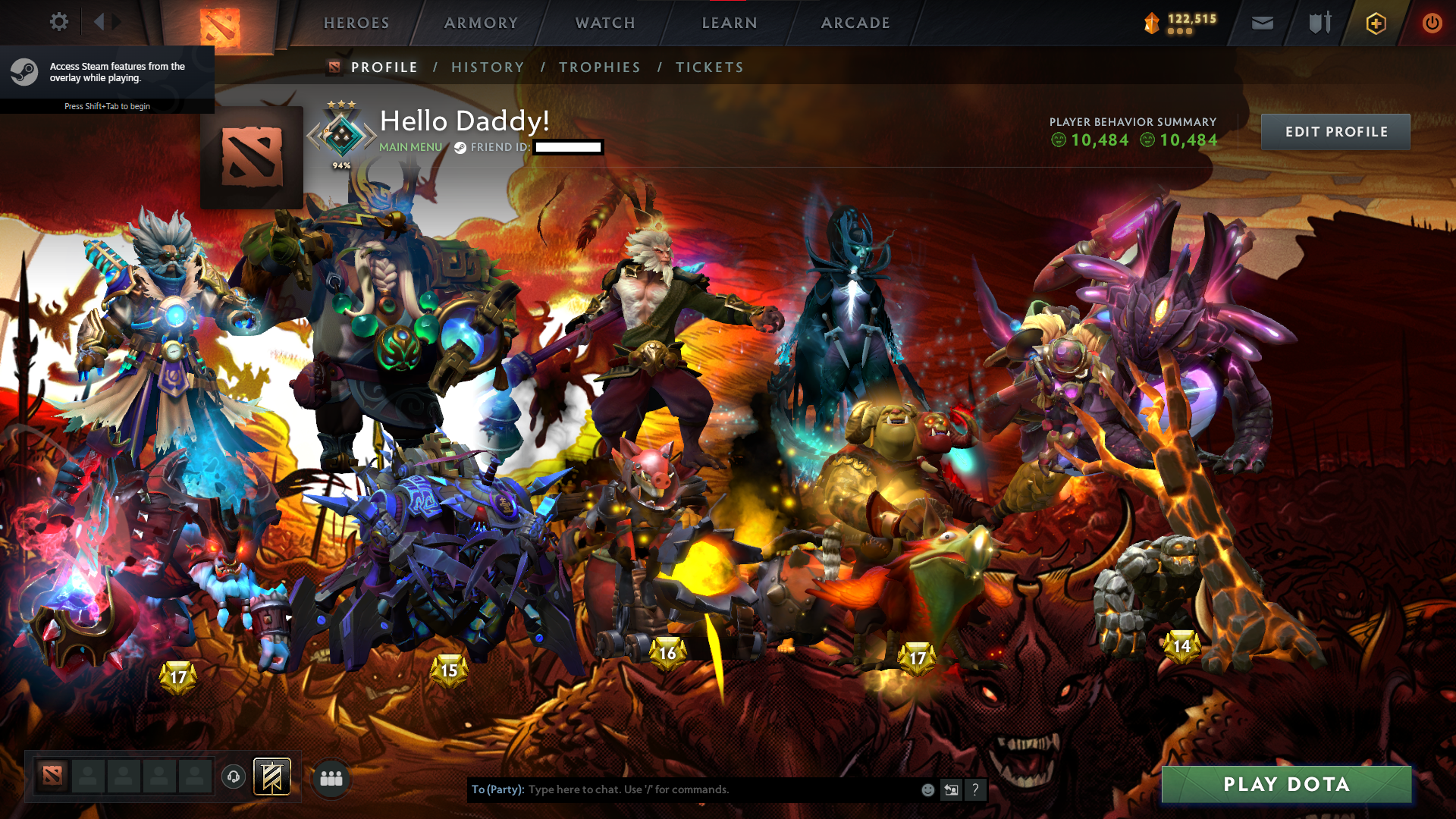Click the question mark chat help icon
This screenshot has width=1456, height=819.
[x=975, y=789]
